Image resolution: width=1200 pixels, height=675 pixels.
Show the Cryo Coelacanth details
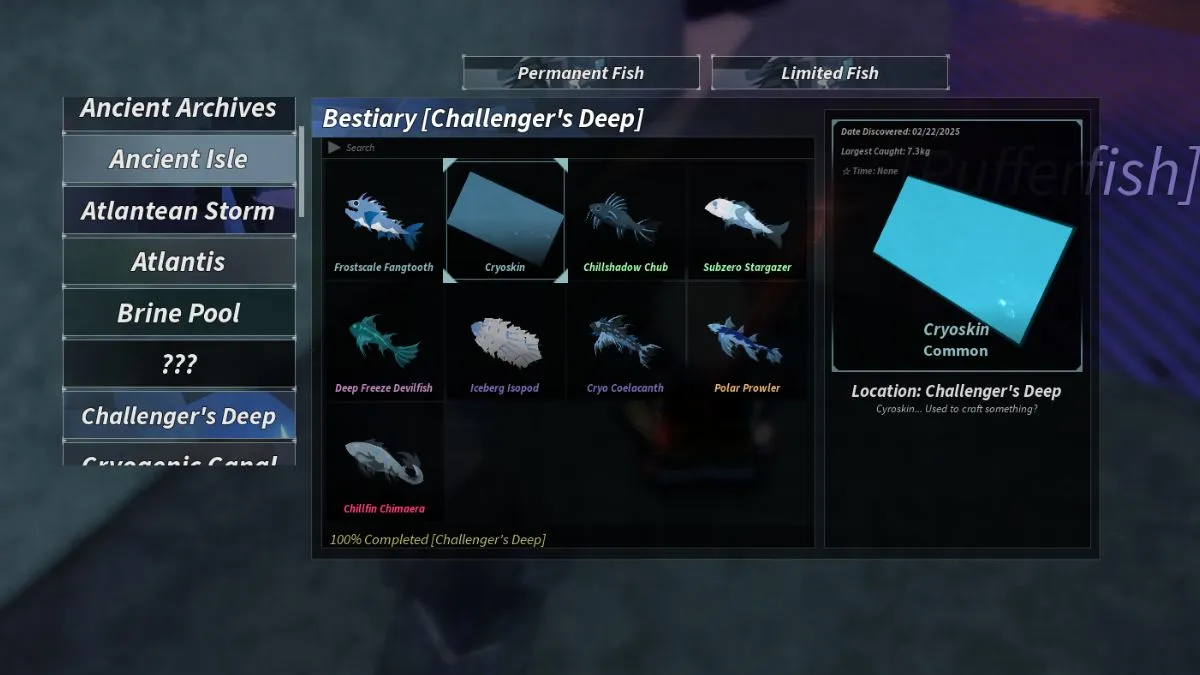(626, 343)
